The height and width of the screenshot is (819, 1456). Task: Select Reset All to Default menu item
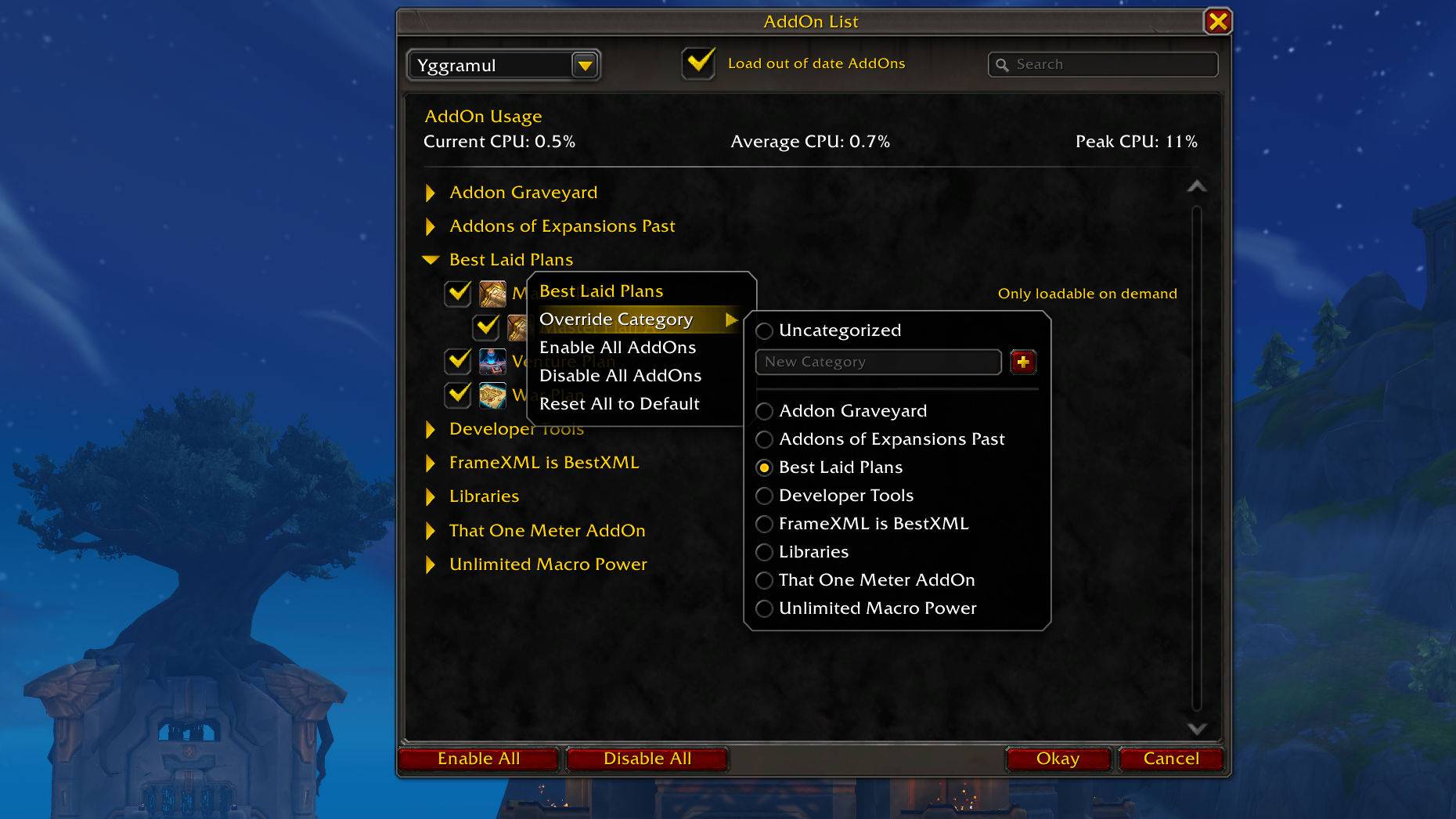619,403
